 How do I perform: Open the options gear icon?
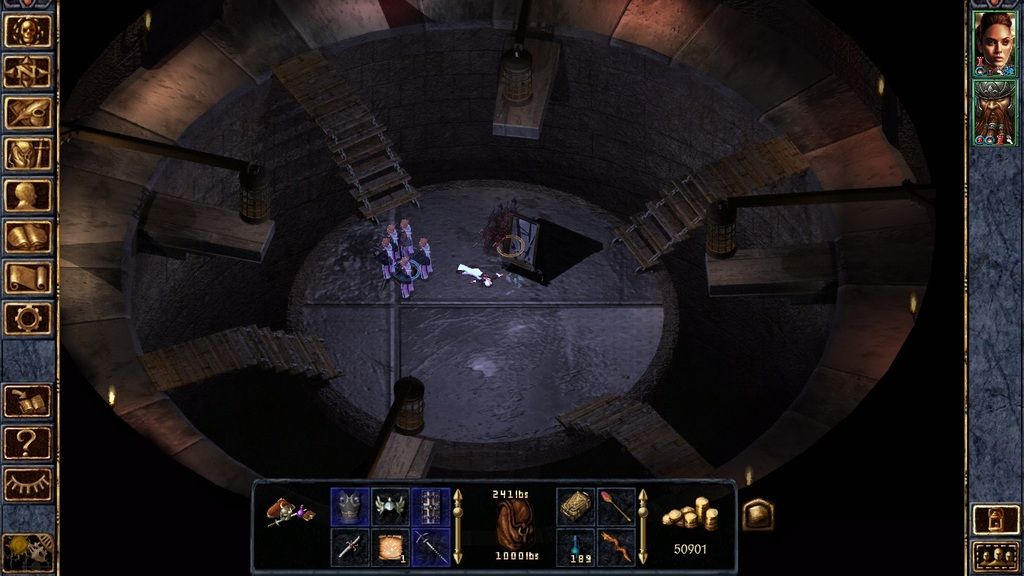coord(28,318)
